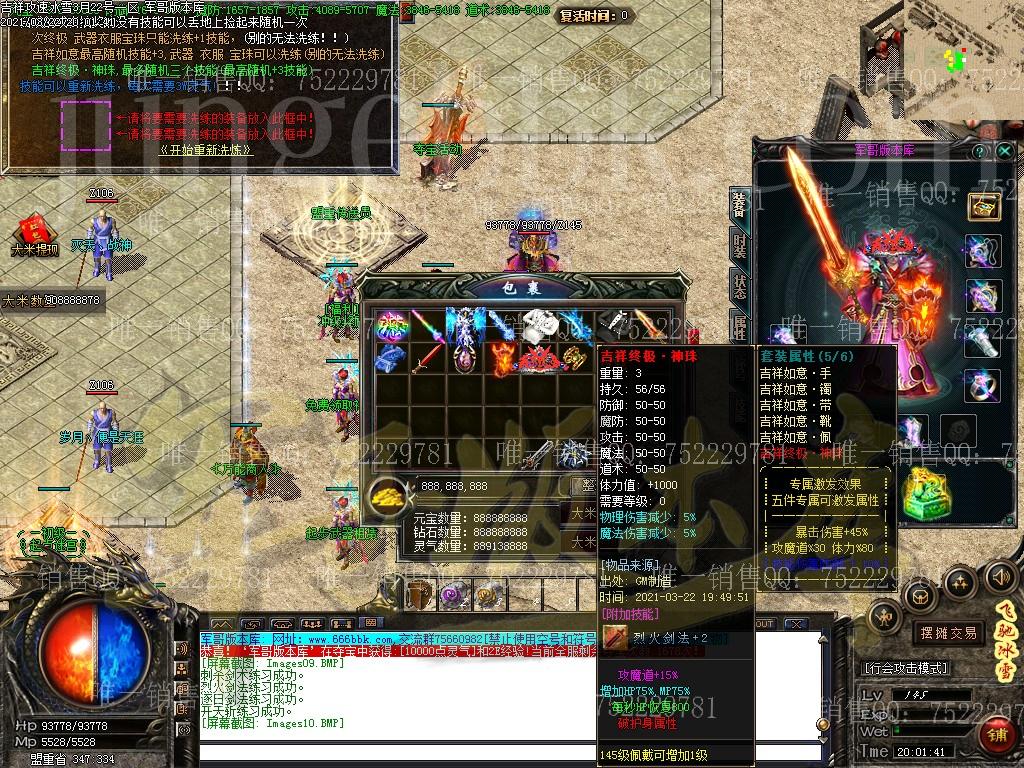1024x768 pixels.
Task: Toggle the sound speaker button
Action: pos(1000,576)
